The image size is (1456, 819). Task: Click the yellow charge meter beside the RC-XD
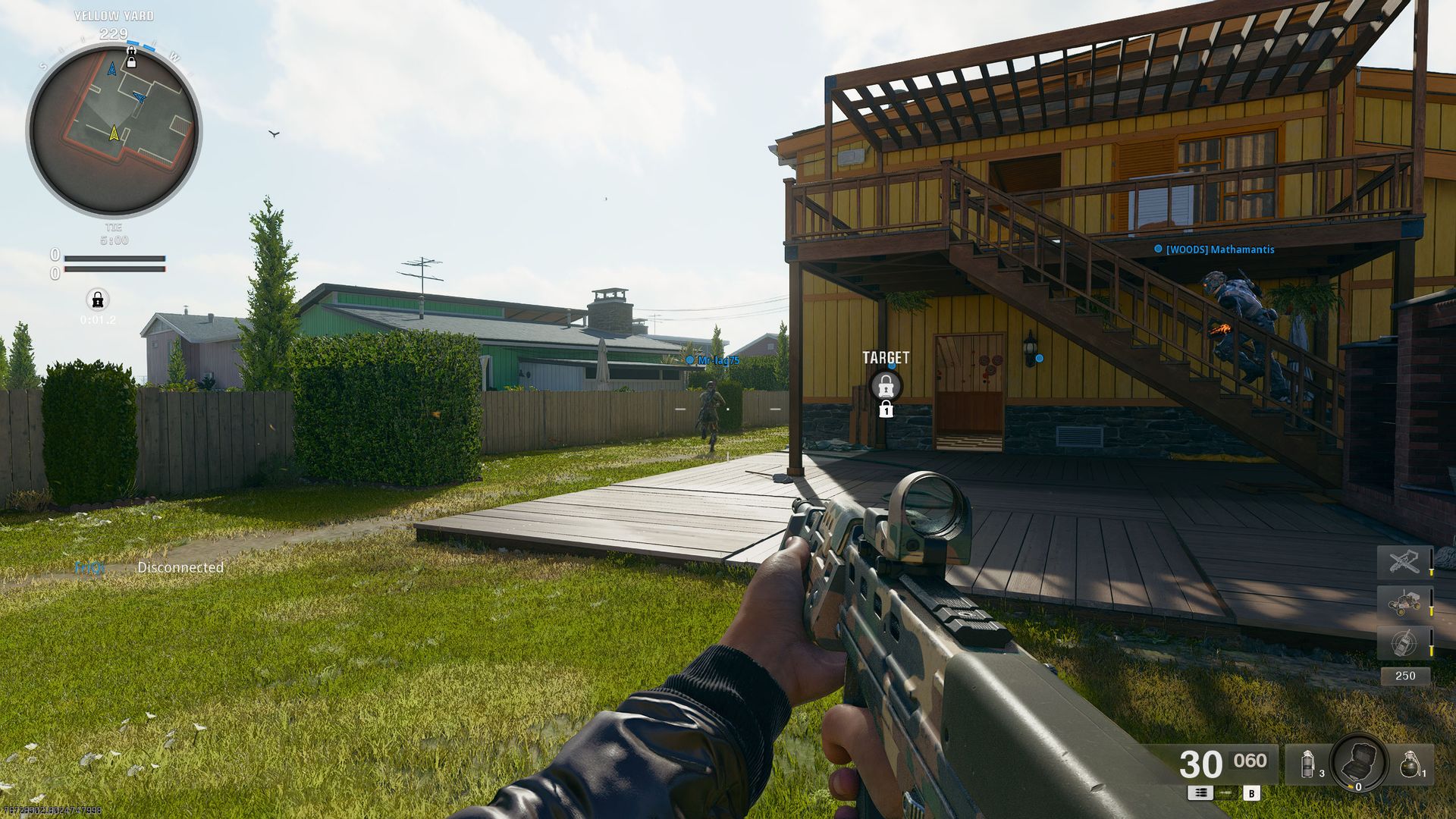point(1432,610)
